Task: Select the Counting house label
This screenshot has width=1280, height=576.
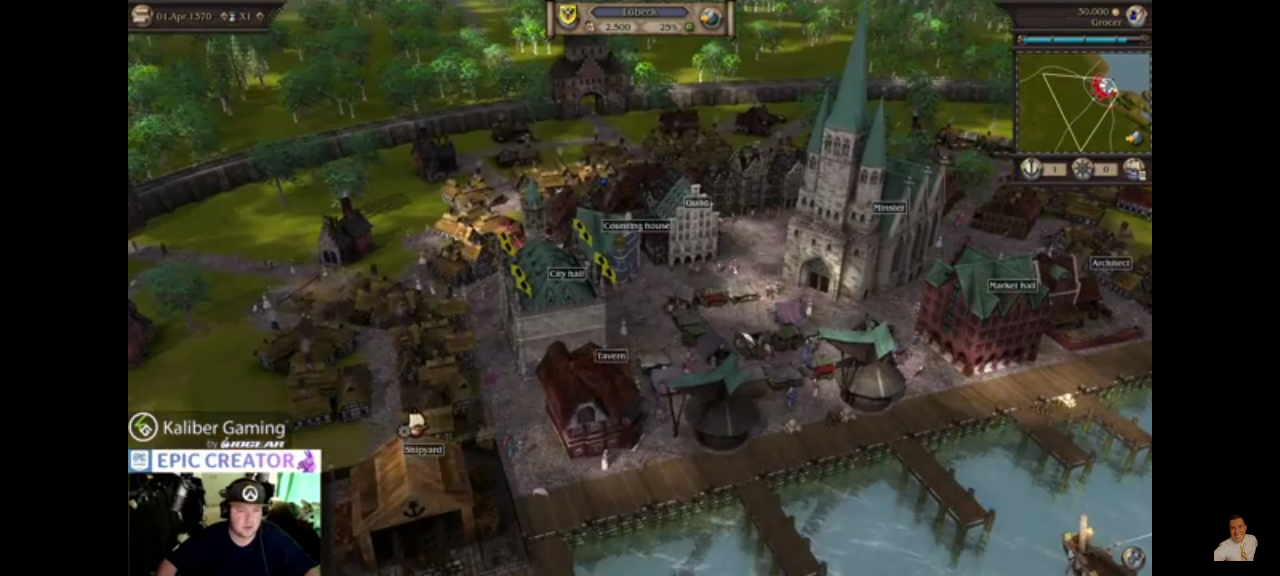Action: pos(636,226)
